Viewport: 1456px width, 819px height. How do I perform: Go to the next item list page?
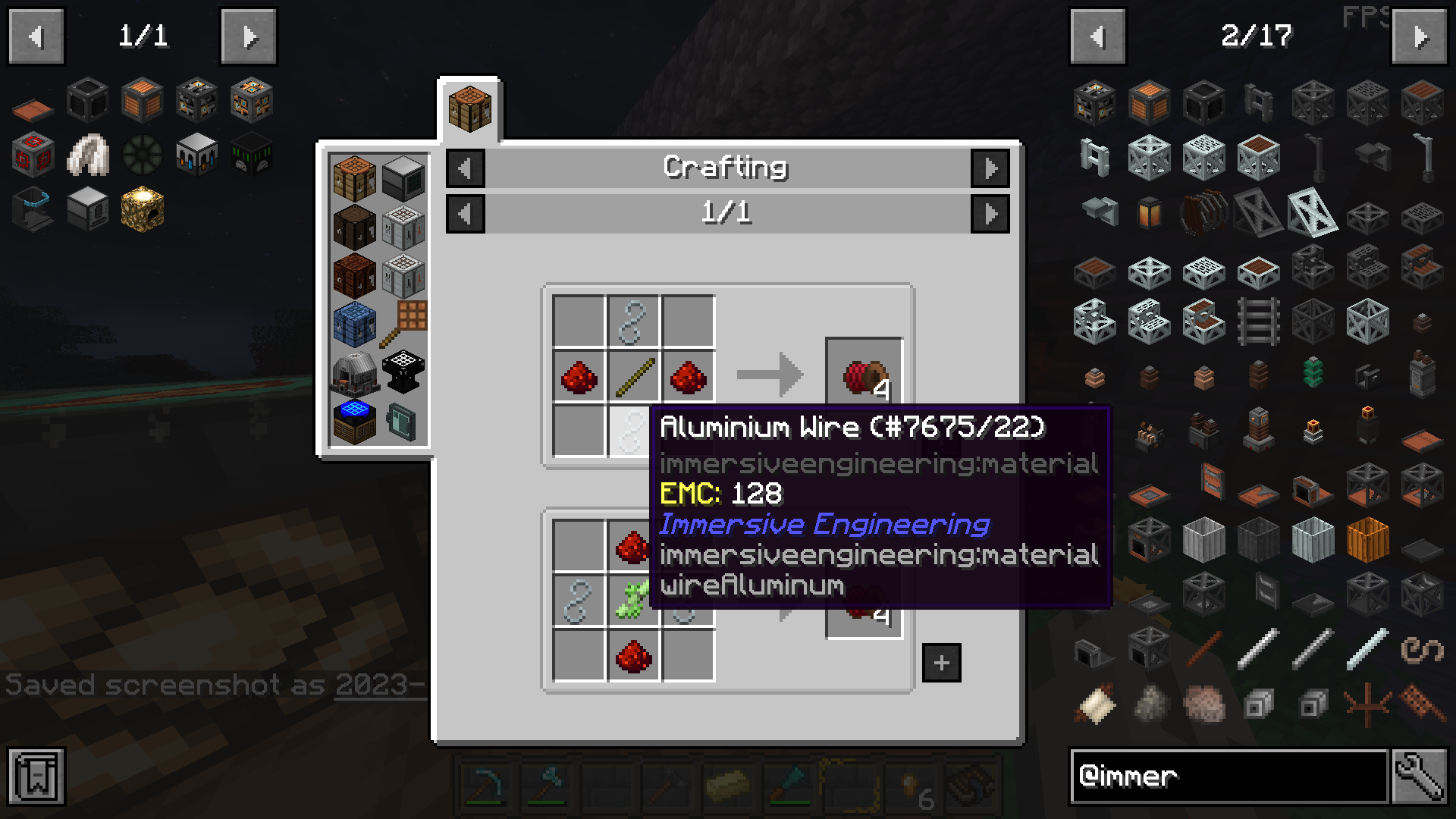click(1419, 36)
